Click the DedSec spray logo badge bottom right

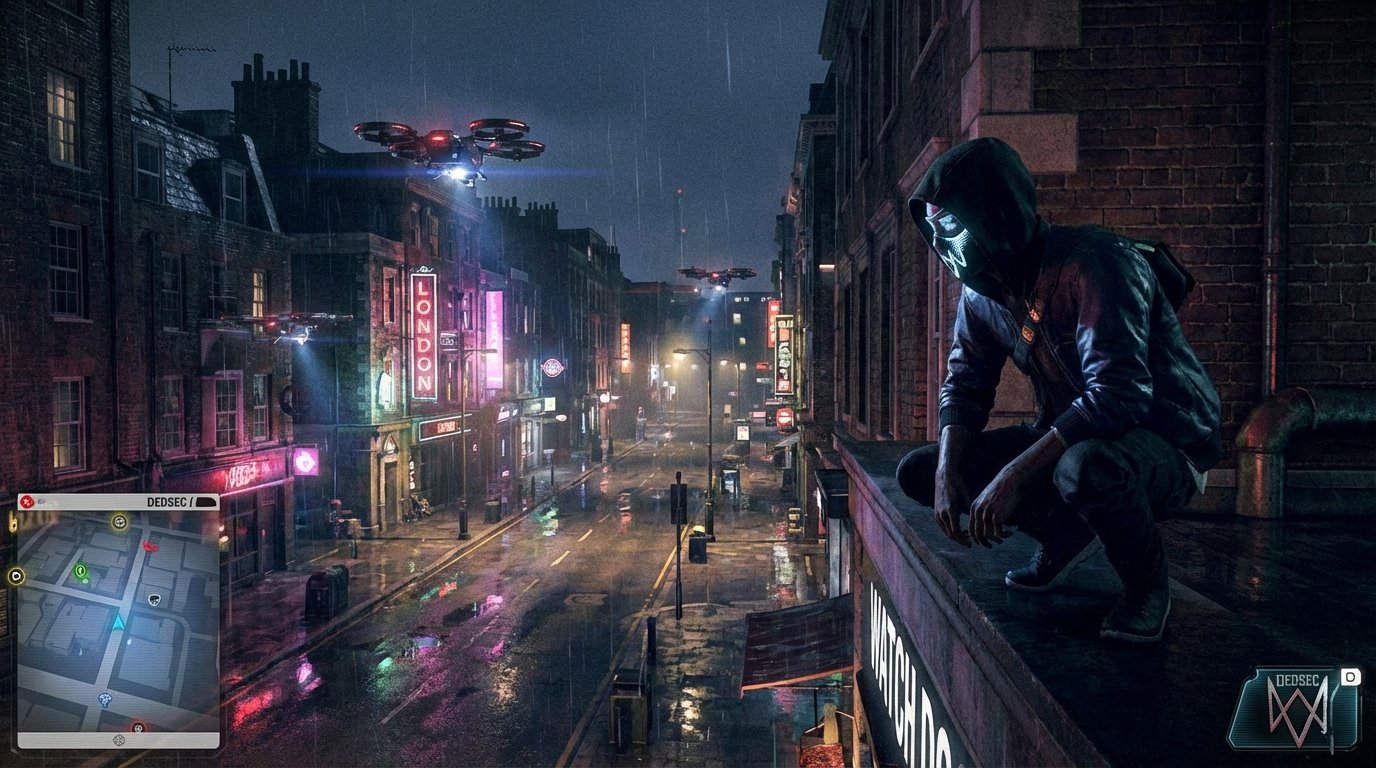pos(1298,712)
